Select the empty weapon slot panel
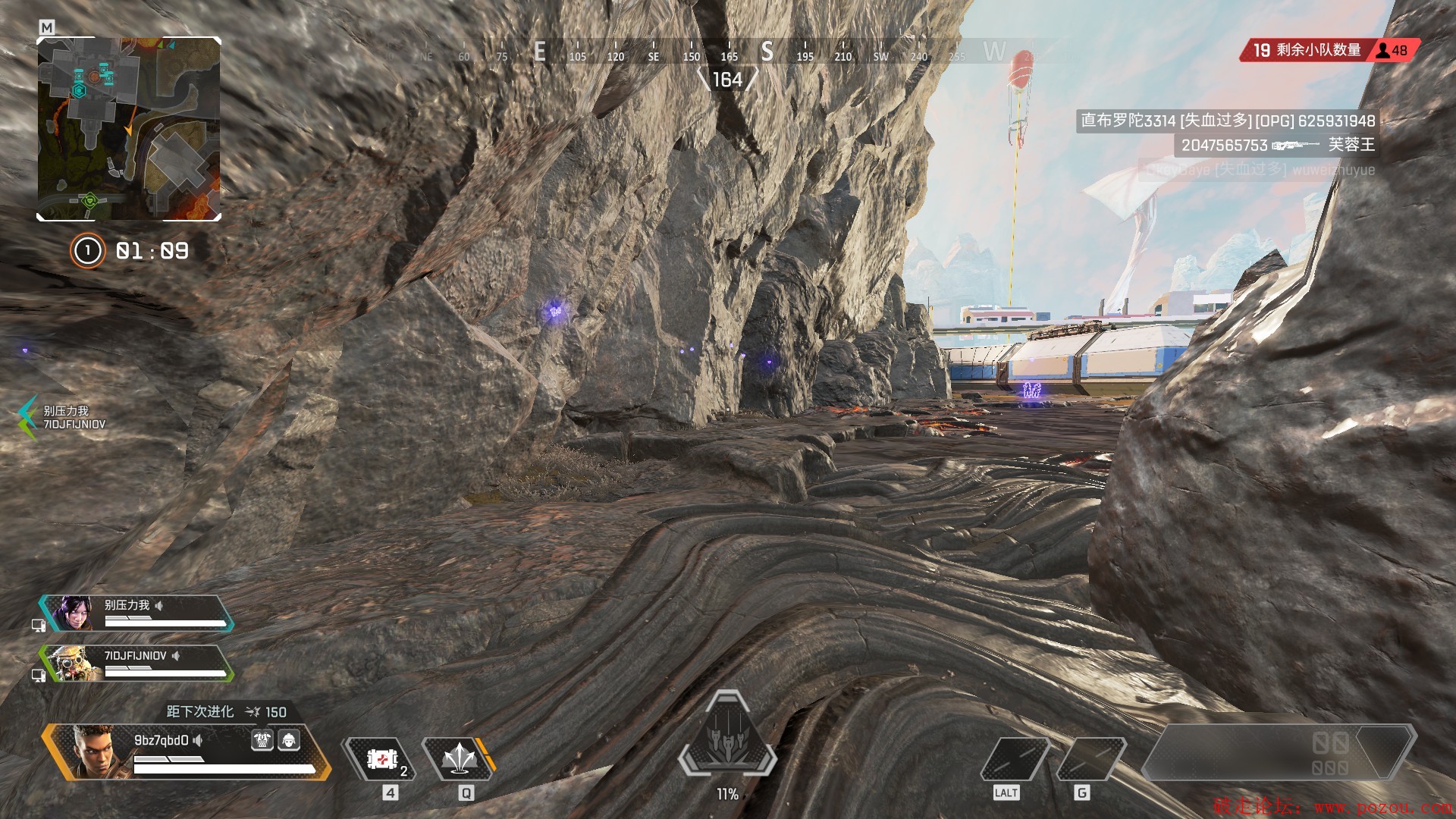Screen dimensions: 1456x819 pyautogui.click(x=1278, y=752)
